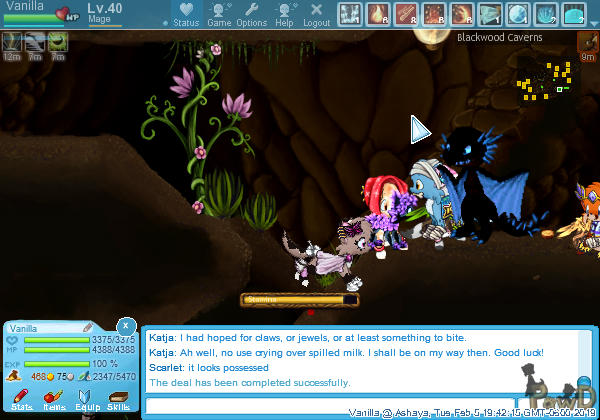Screen dimensions: 600x420
Task: Open the Stats panel with the pencil icon
Action: point(22,400)
